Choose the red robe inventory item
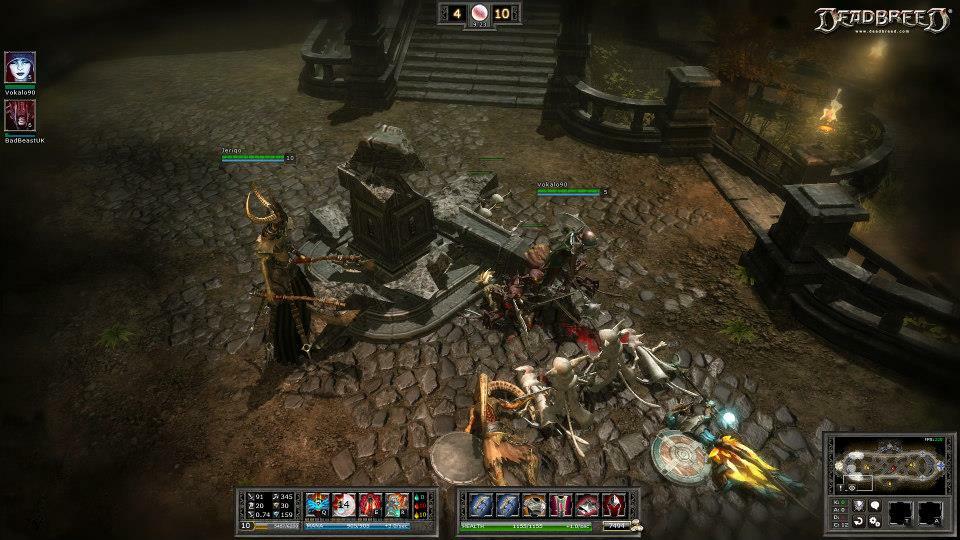 (x=560, y=505)
